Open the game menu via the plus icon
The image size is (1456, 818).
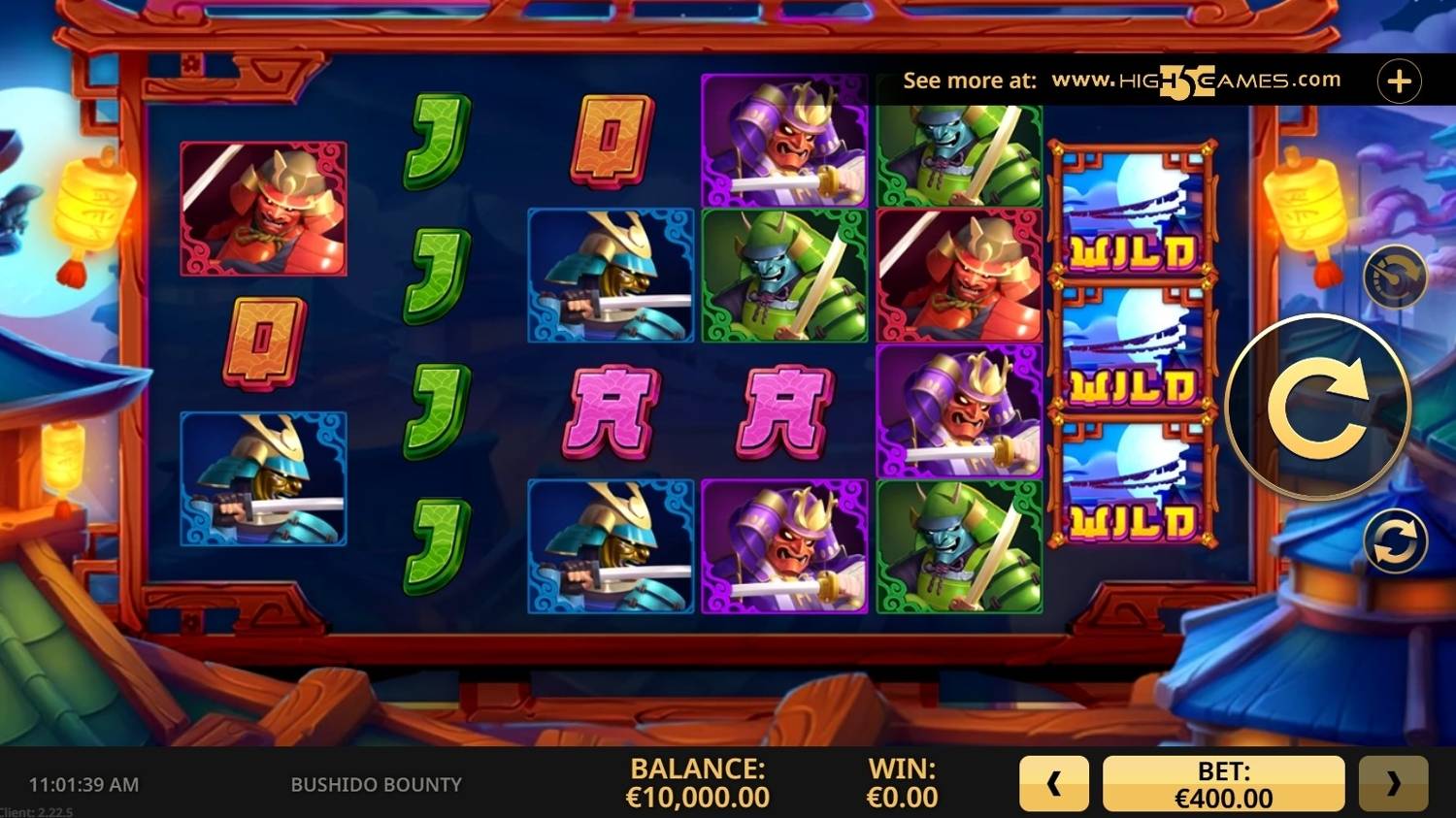point(1399,80)
